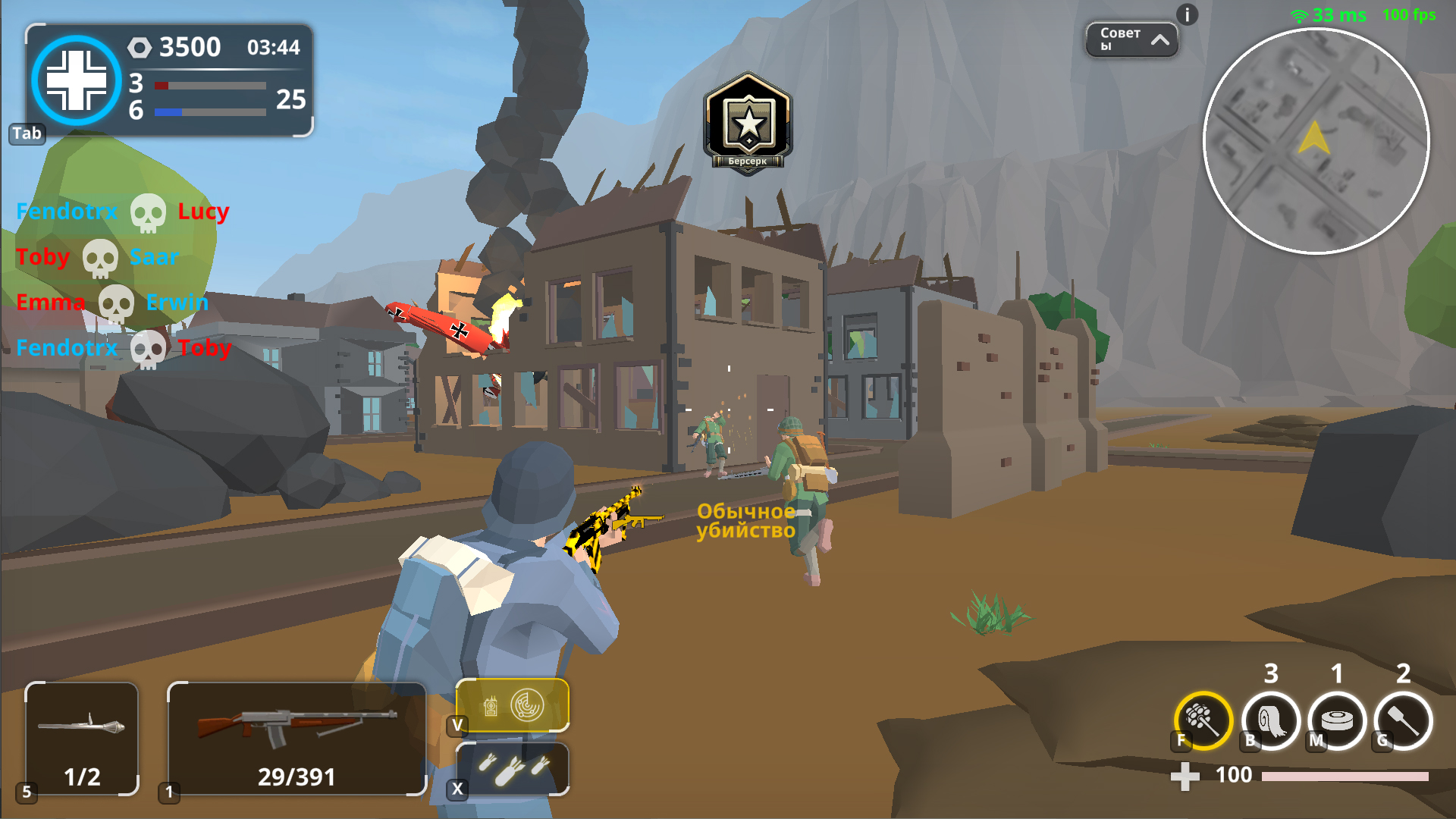Image resolution: width=1456 pixels, height=819 pixels.
Task: Trigger the airstrike ability in X slot
Action: point(512,770)
